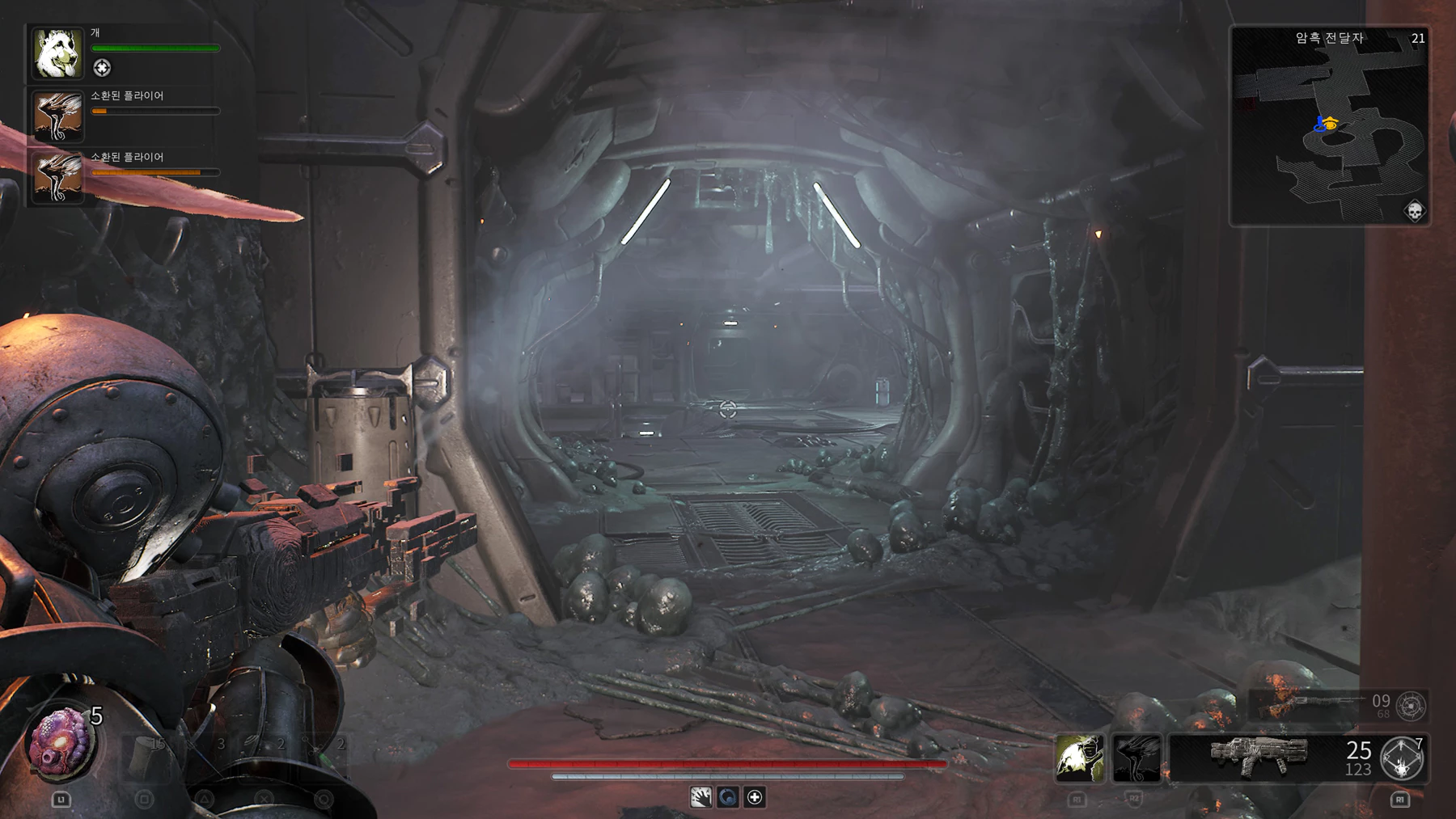Select the dog companion portrait
1456x819 pixels.
57,53
